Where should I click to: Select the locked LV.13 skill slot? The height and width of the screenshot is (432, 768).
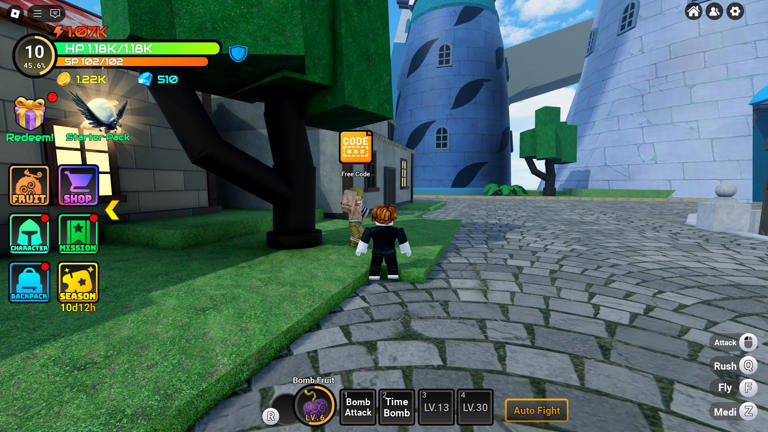click(436, 407)
